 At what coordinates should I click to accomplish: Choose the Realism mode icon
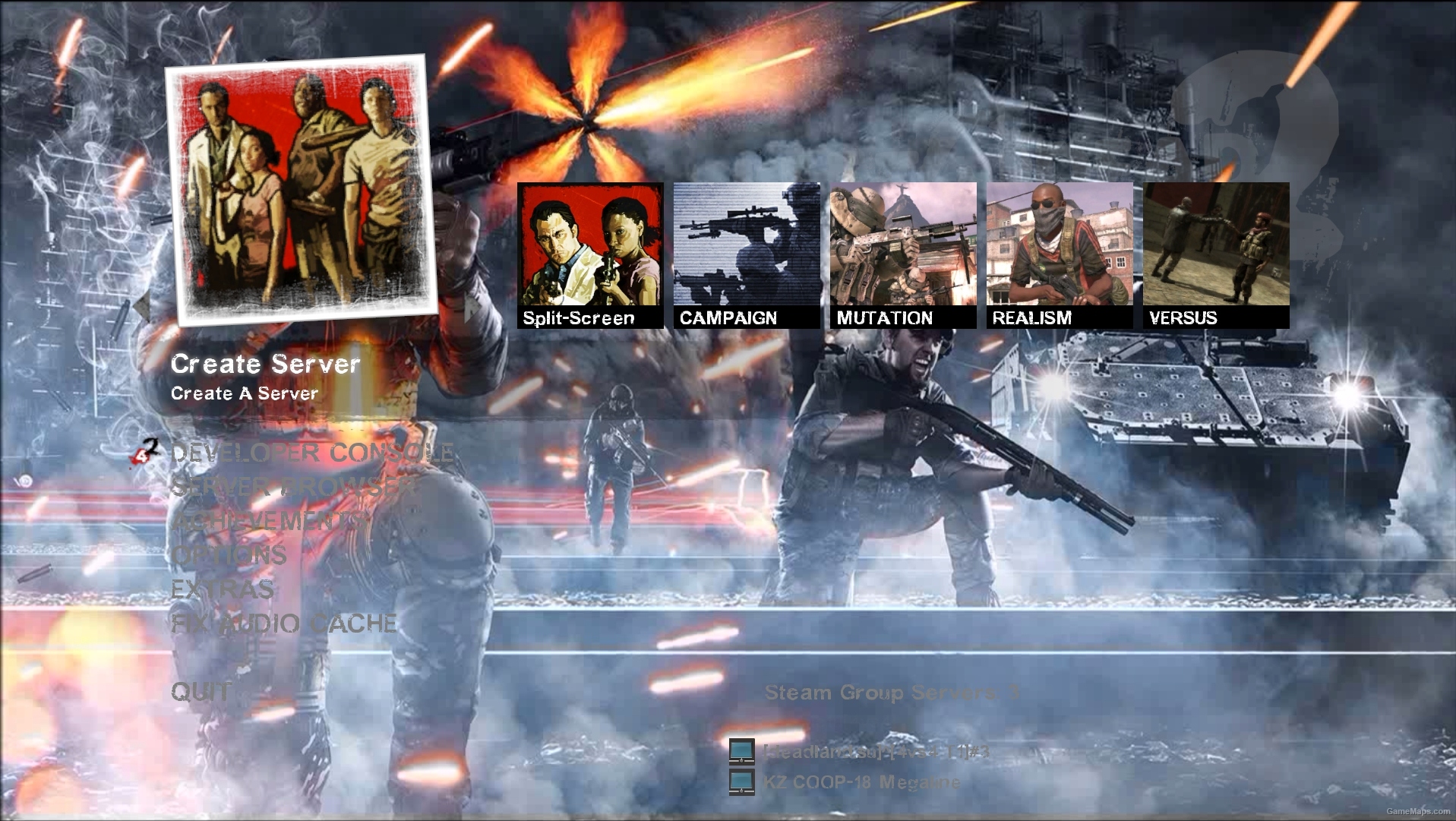tap(1056, 251)
